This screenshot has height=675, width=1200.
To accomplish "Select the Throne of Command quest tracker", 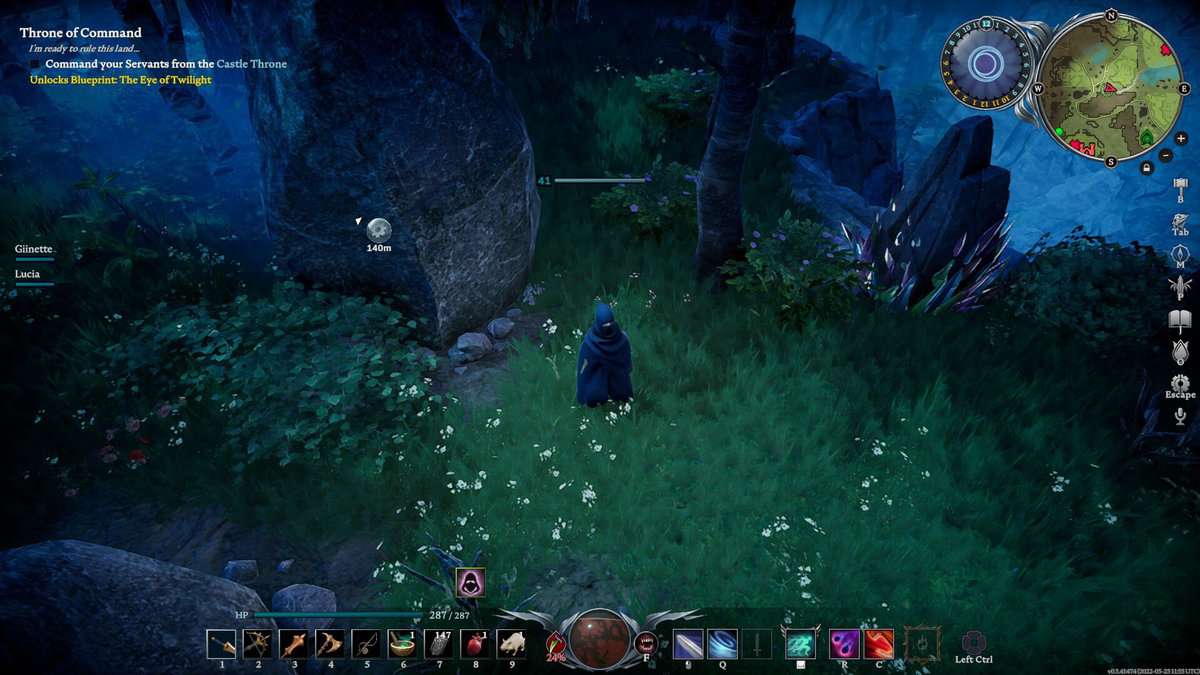I will (x=81, y=33).
